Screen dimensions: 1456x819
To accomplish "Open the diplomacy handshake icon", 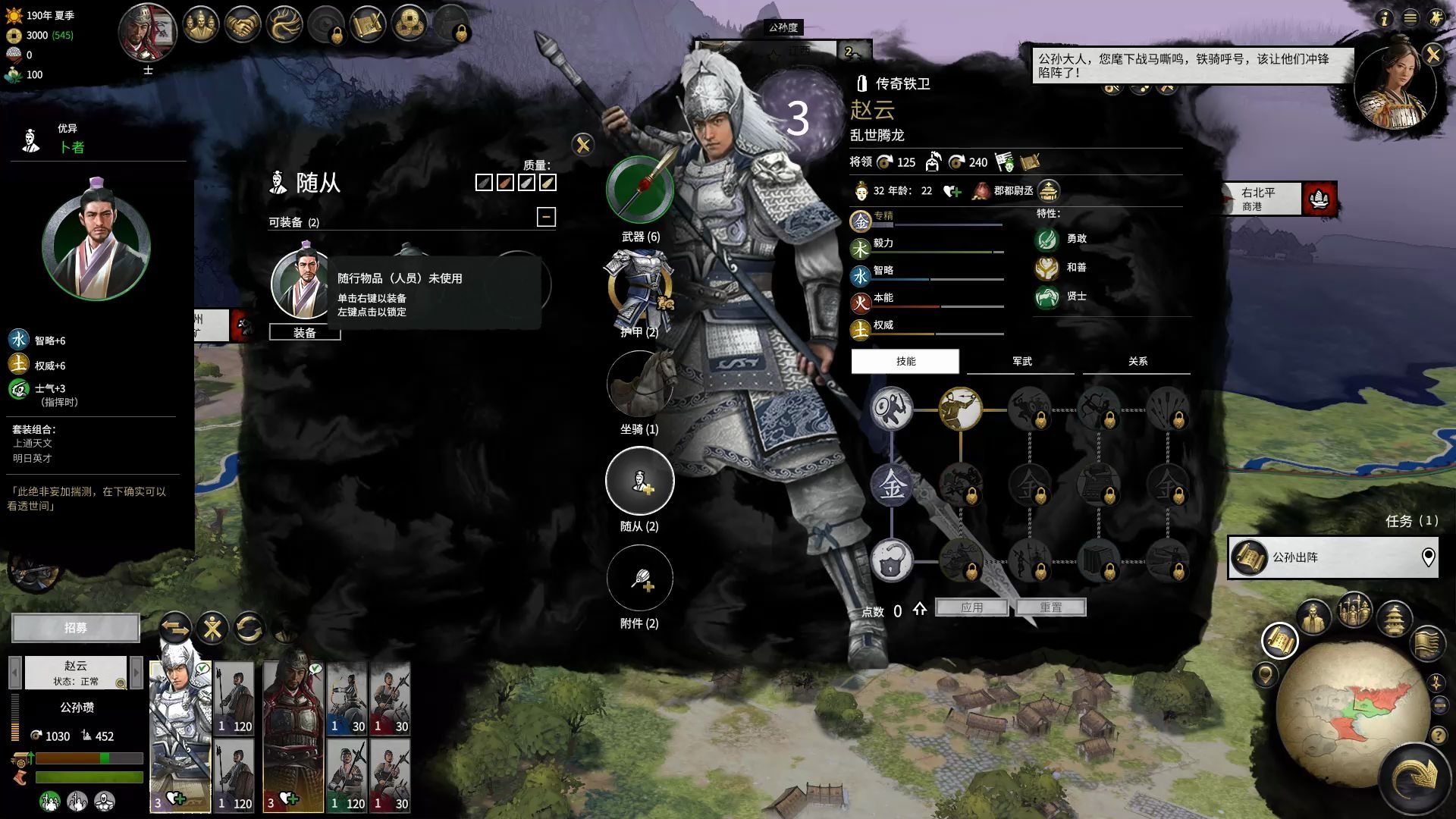I will point(243,25).
